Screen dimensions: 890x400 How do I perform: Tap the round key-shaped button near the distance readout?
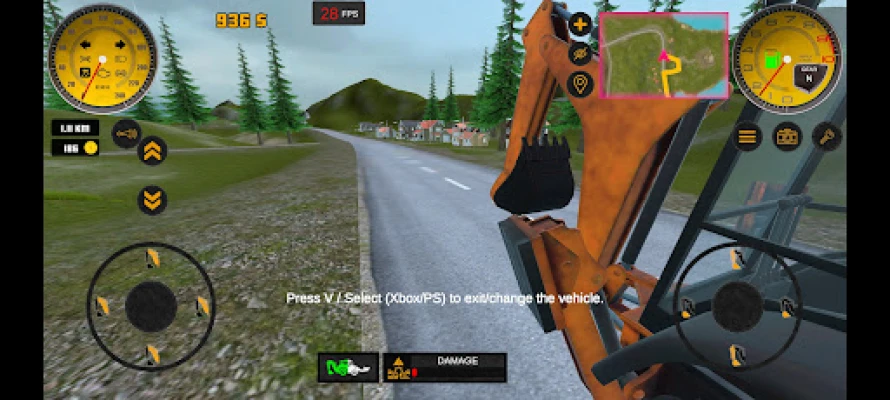tap(126, 133)
